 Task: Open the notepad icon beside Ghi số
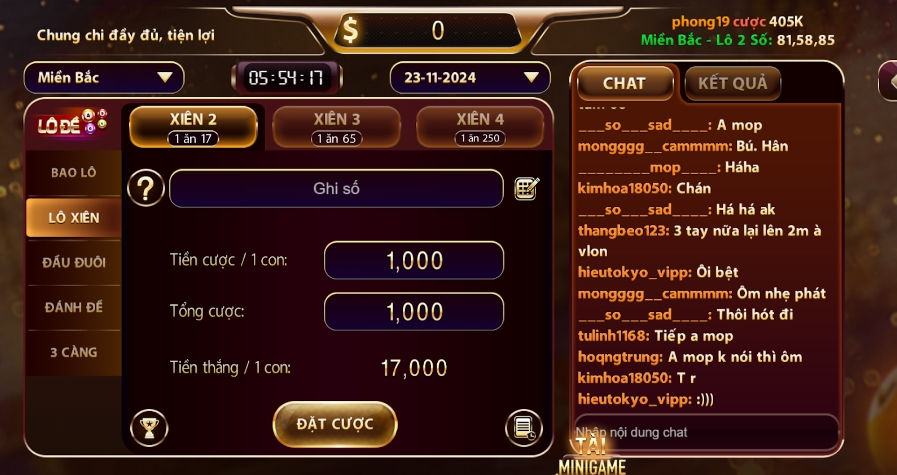[x=526, y=188]
